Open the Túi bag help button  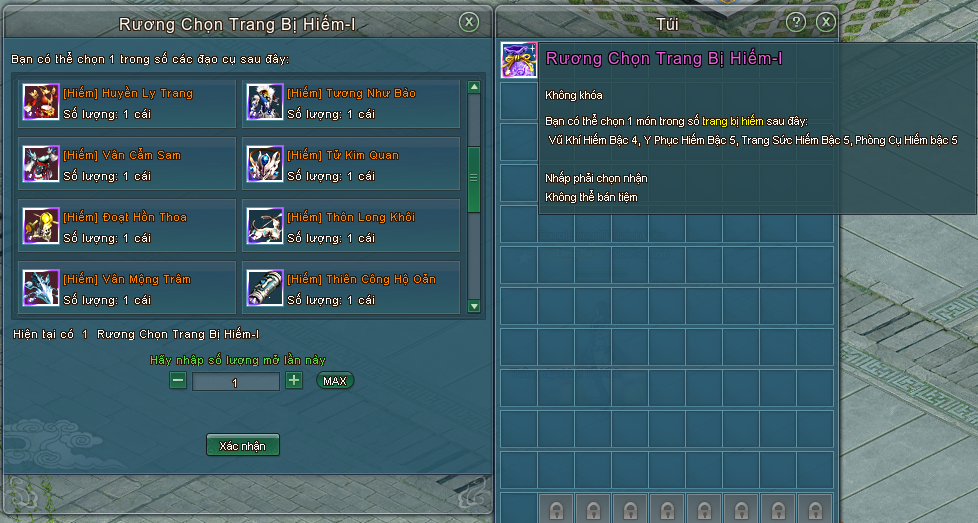pyautogui.click(x=796, y=22)
